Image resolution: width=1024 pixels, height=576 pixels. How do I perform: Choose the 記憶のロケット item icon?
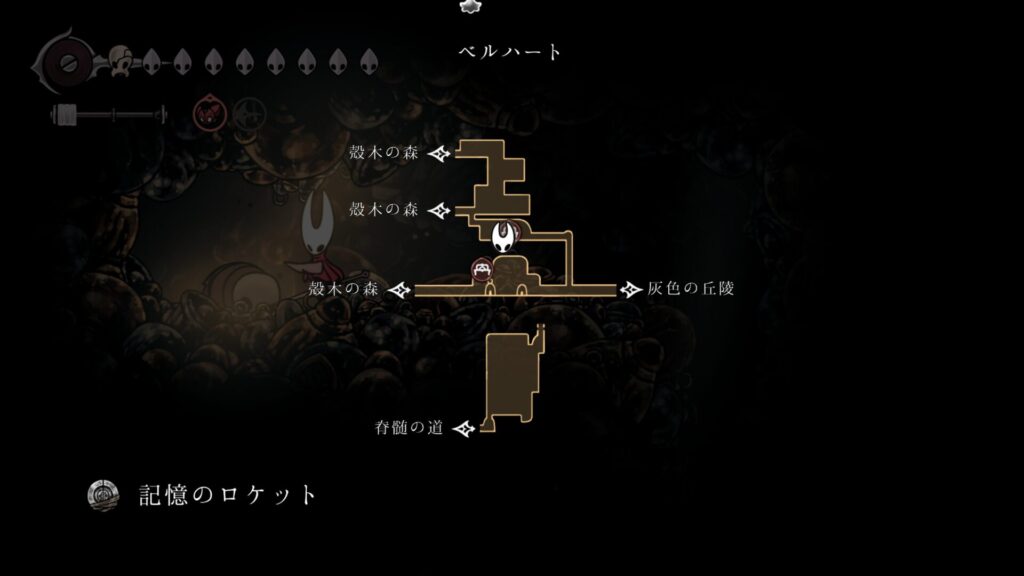(104, 494)
